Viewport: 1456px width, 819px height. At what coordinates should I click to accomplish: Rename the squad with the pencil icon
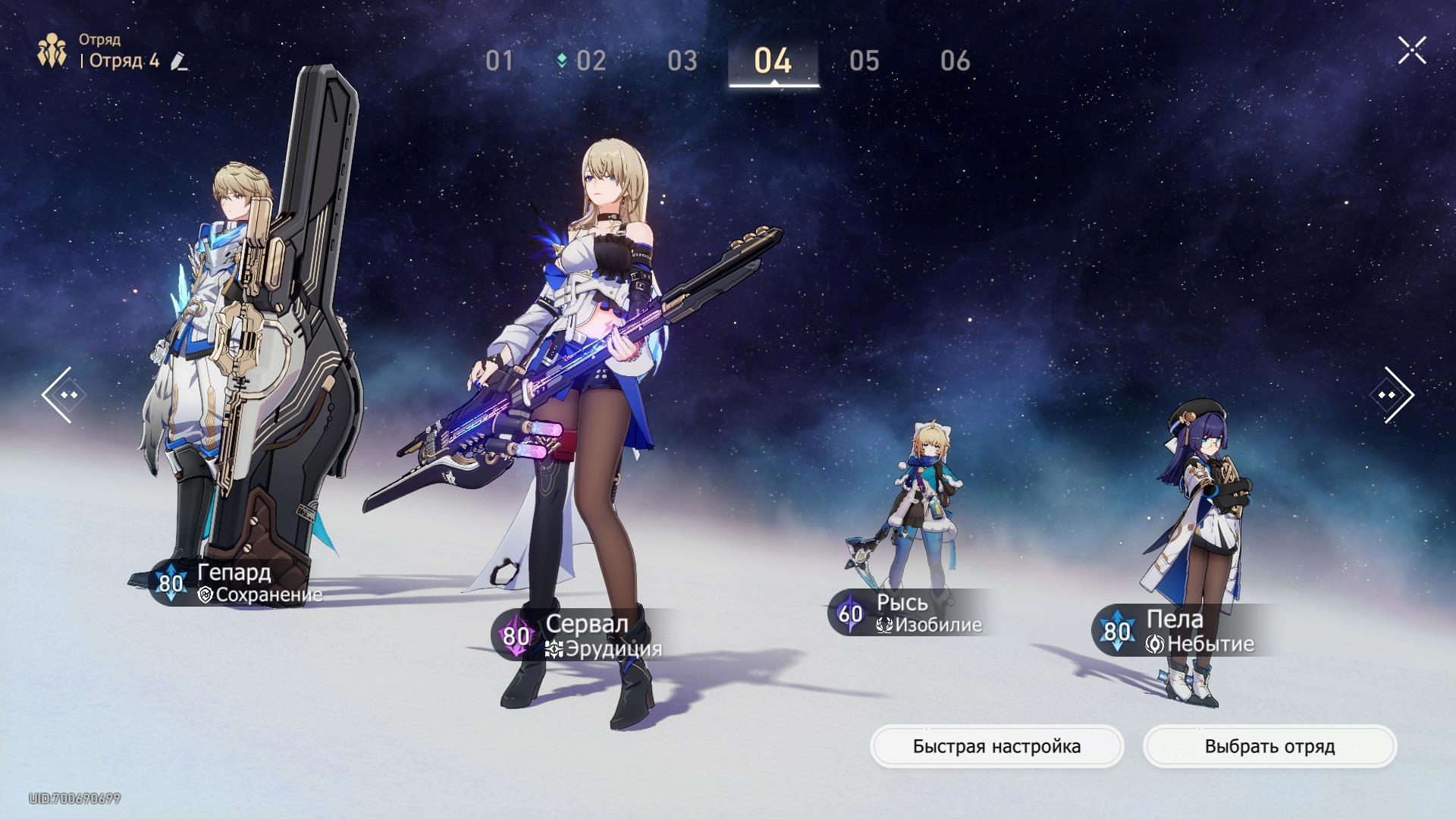coord(179,61)
